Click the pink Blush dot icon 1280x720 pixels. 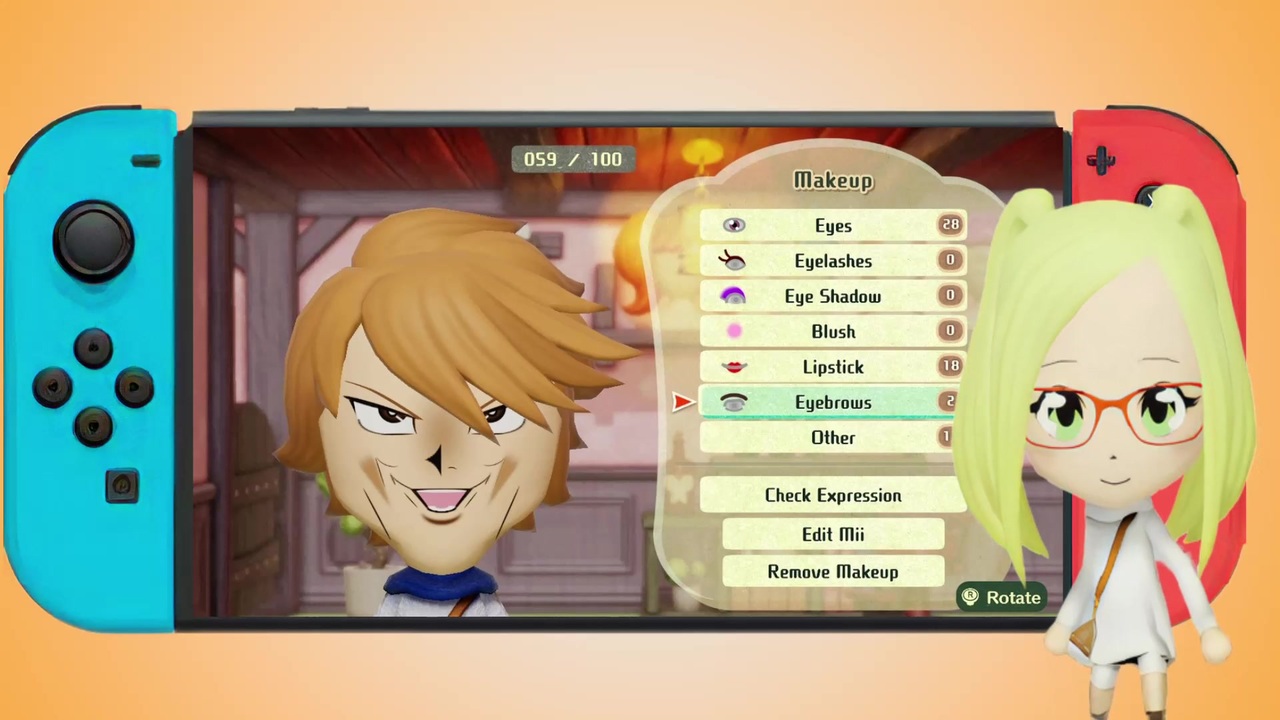[x=734, y=331]
